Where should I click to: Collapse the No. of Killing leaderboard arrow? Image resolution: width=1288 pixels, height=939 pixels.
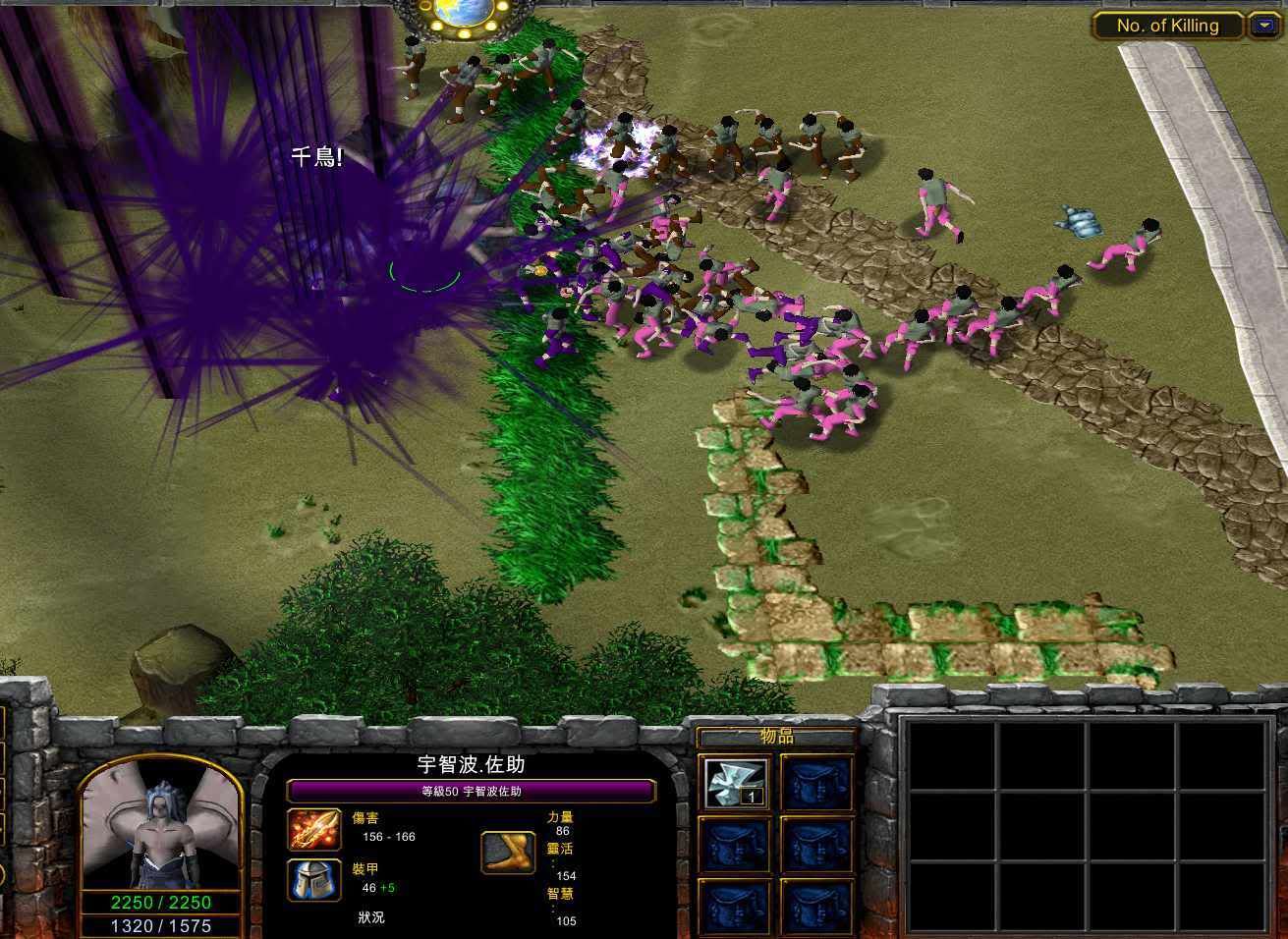tap(1263, 27)
